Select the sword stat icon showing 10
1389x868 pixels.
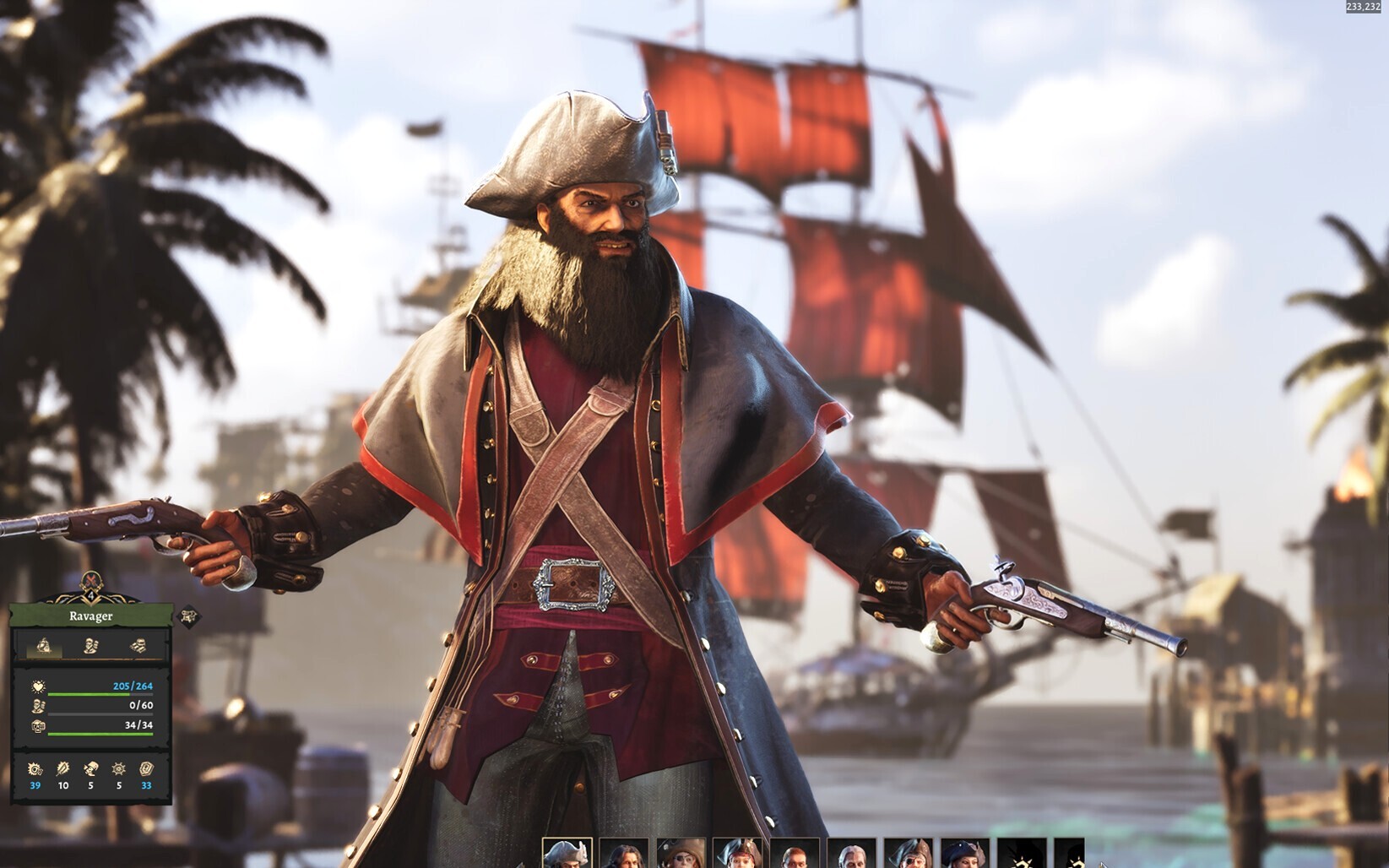tap(62, 769)
